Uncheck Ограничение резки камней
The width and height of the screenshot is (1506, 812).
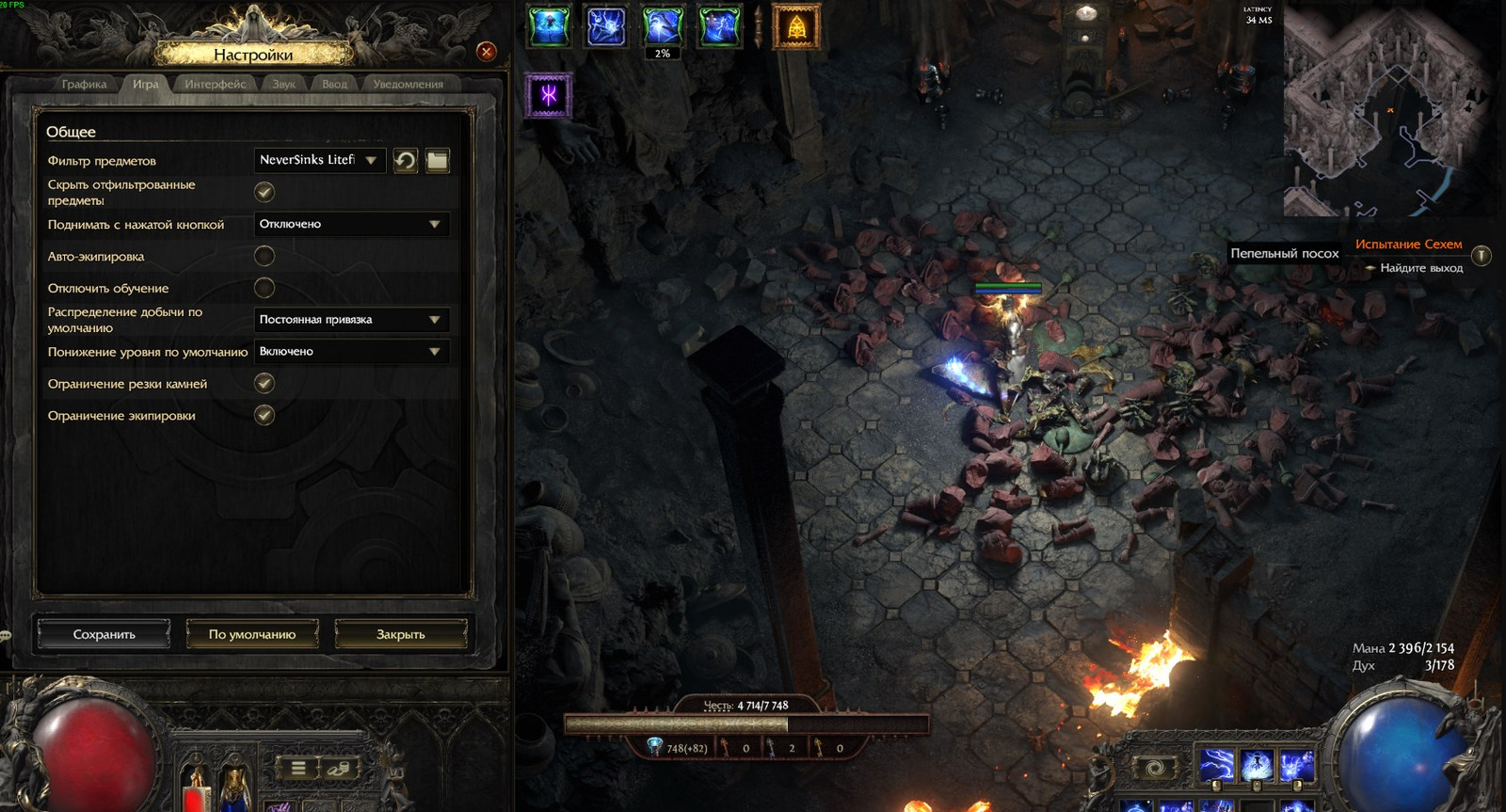[x=264, y=383]
